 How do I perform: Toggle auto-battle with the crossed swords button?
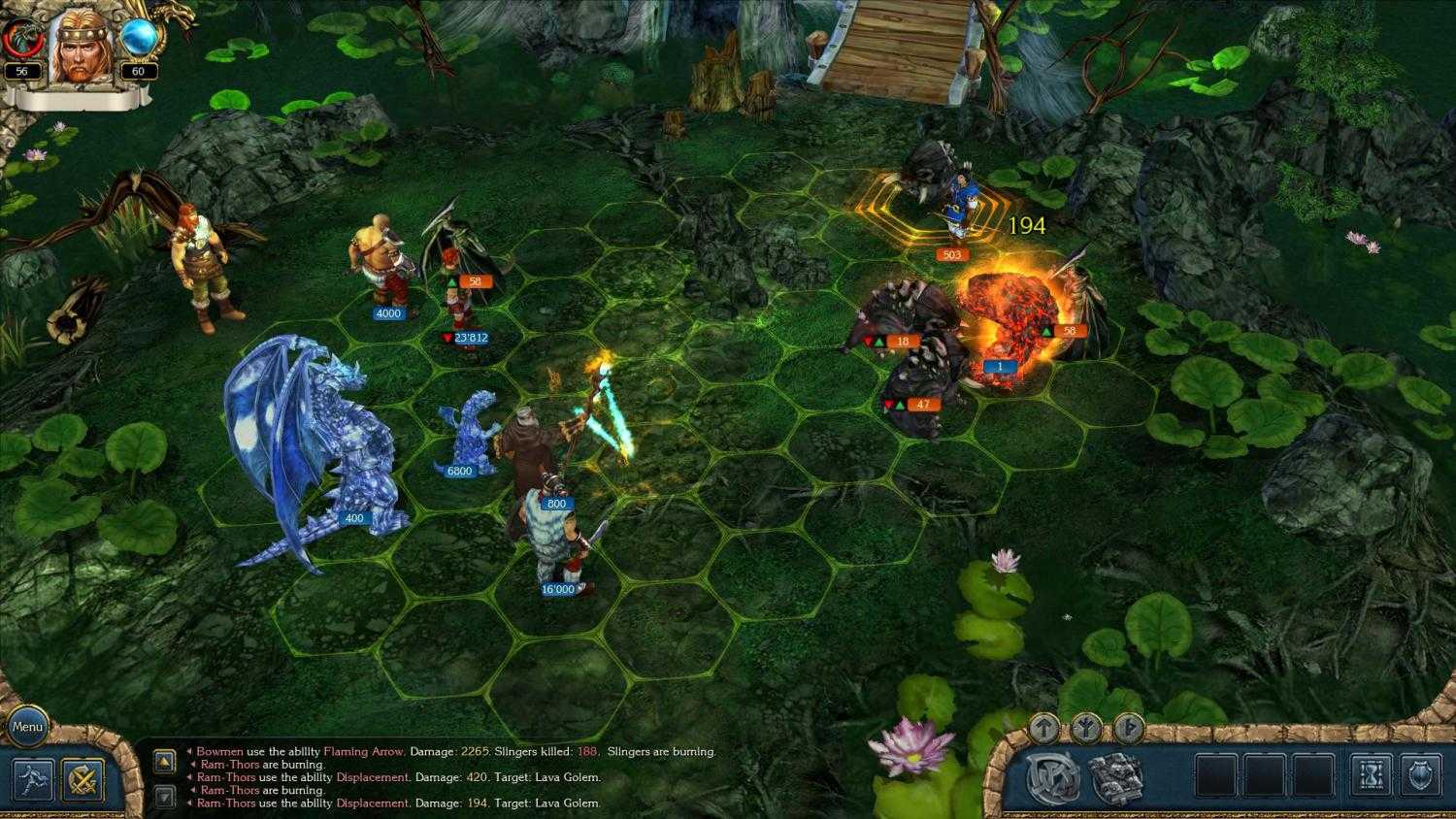click(x=83, y=778)
